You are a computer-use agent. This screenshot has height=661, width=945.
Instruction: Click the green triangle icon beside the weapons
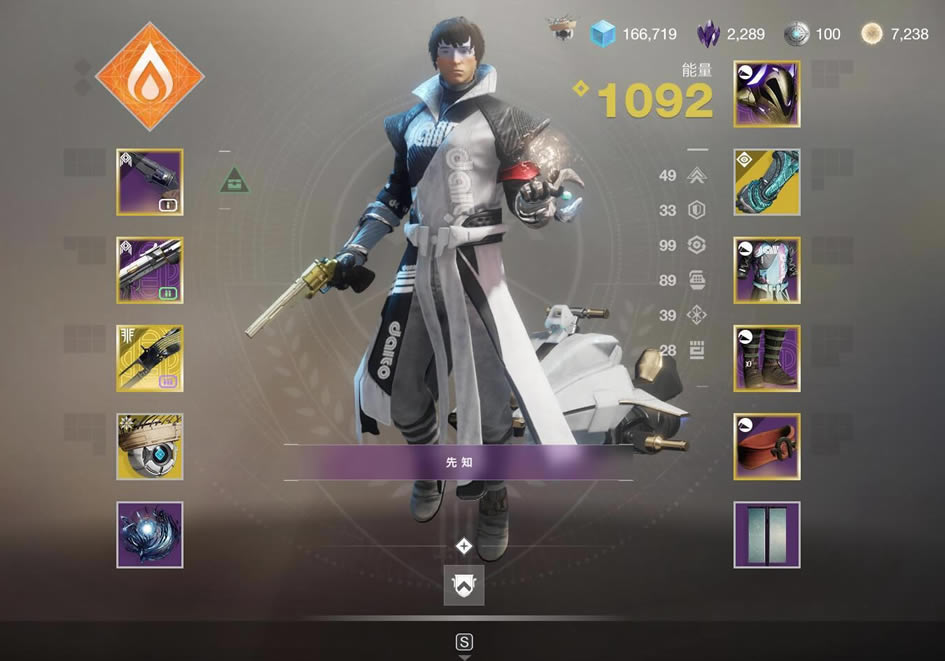click(x=232, y=180)
